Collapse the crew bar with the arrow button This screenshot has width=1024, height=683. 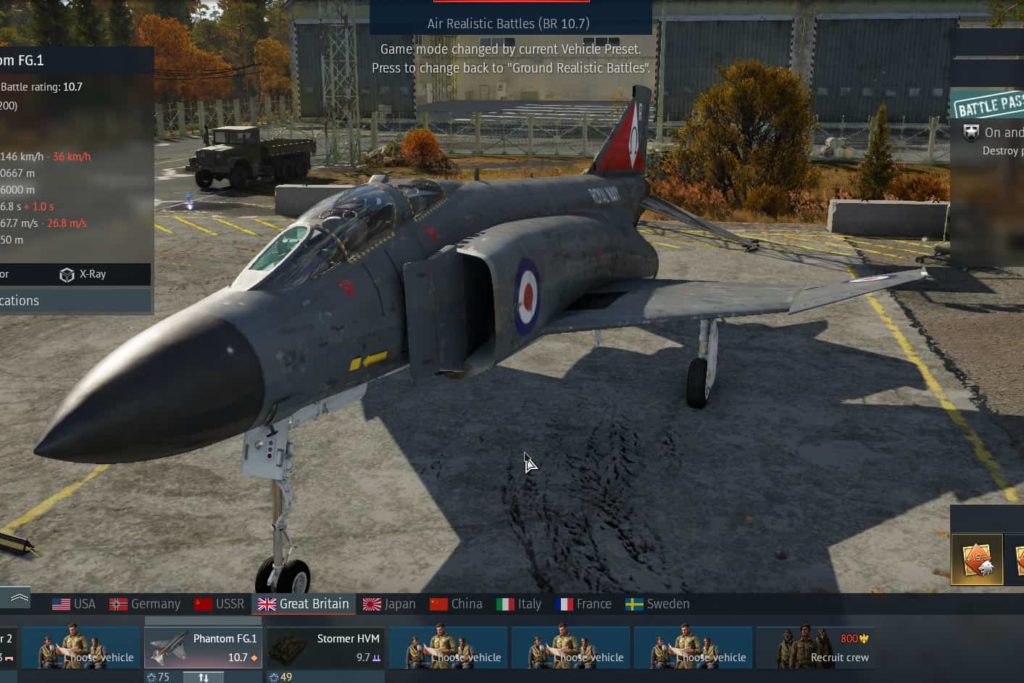coord(17,597)
